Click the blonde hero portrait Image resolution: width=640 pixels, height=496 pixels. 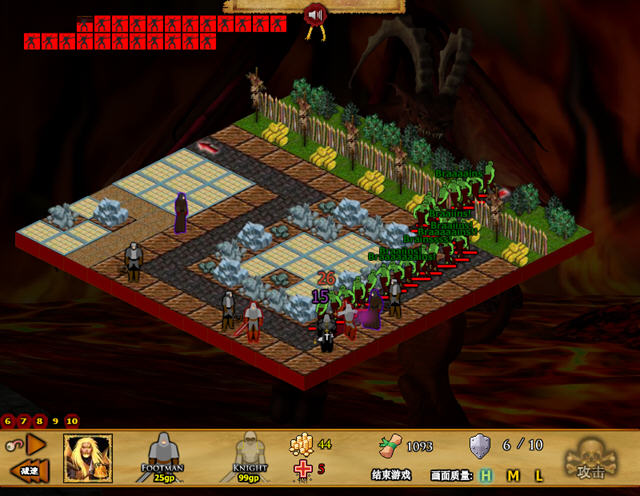tap(88, 457)
